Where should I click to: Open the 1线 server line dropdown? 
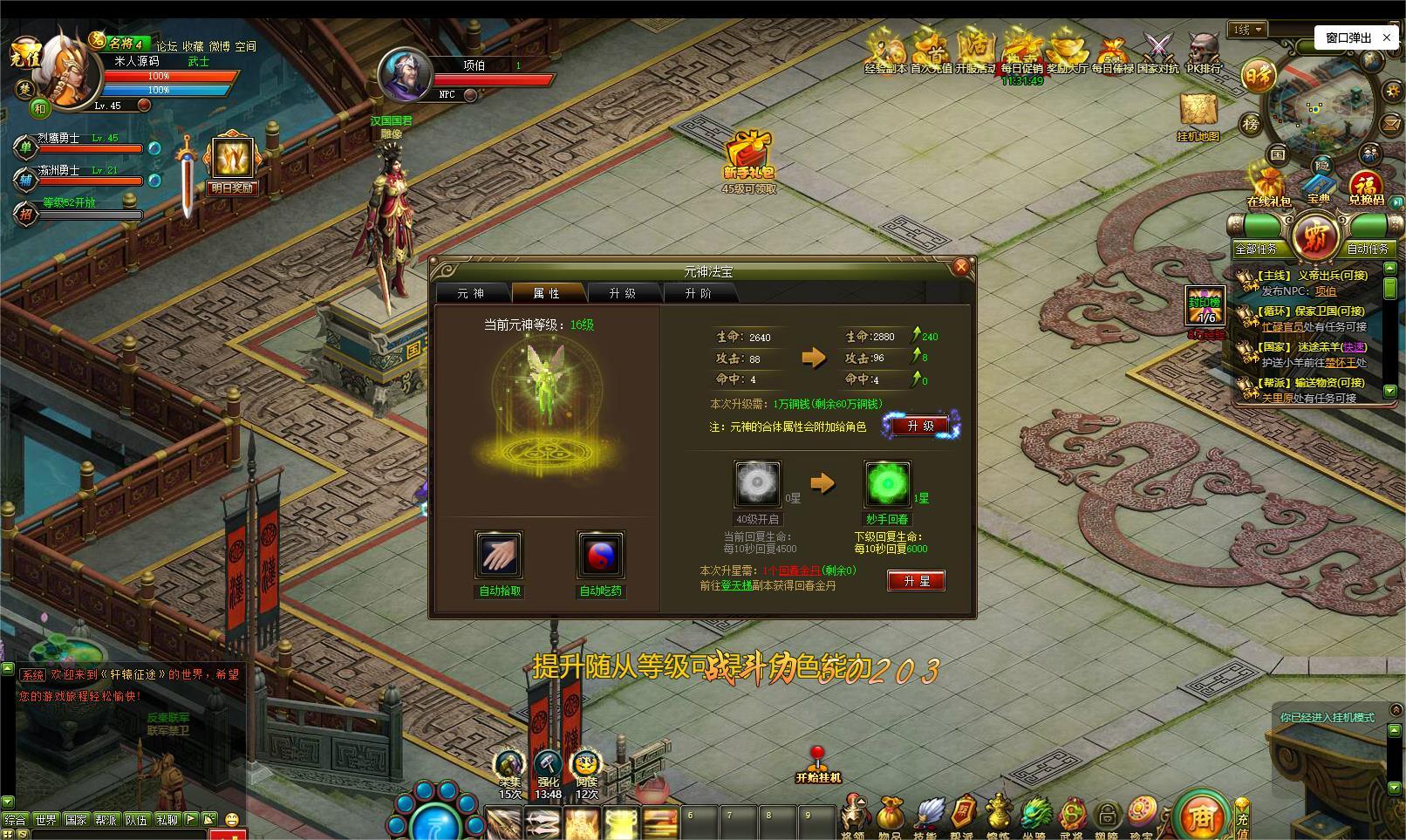tap(1249, 30)
